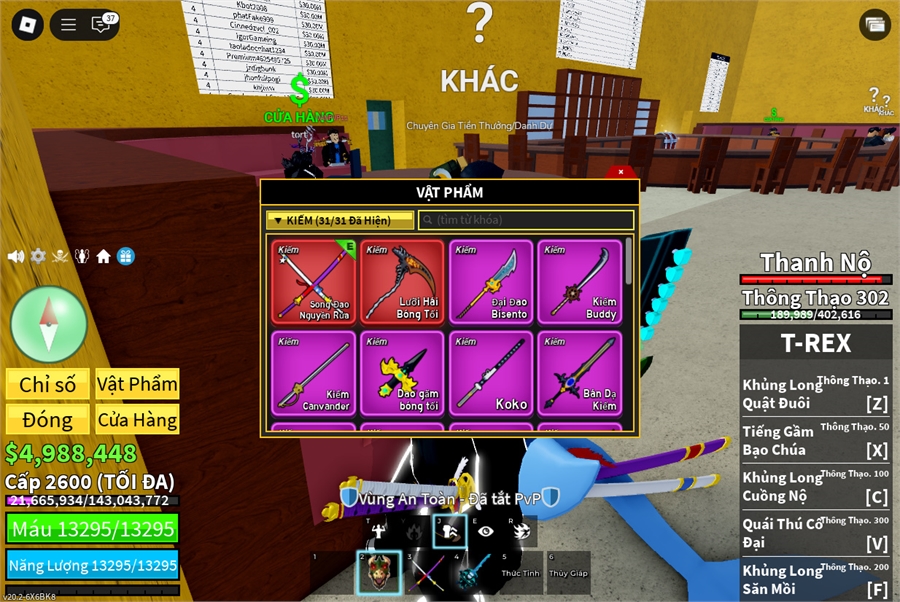Pick the Đại Đao Bisento item
Screen dimensions: 900x602
click(x=490, y=281)
